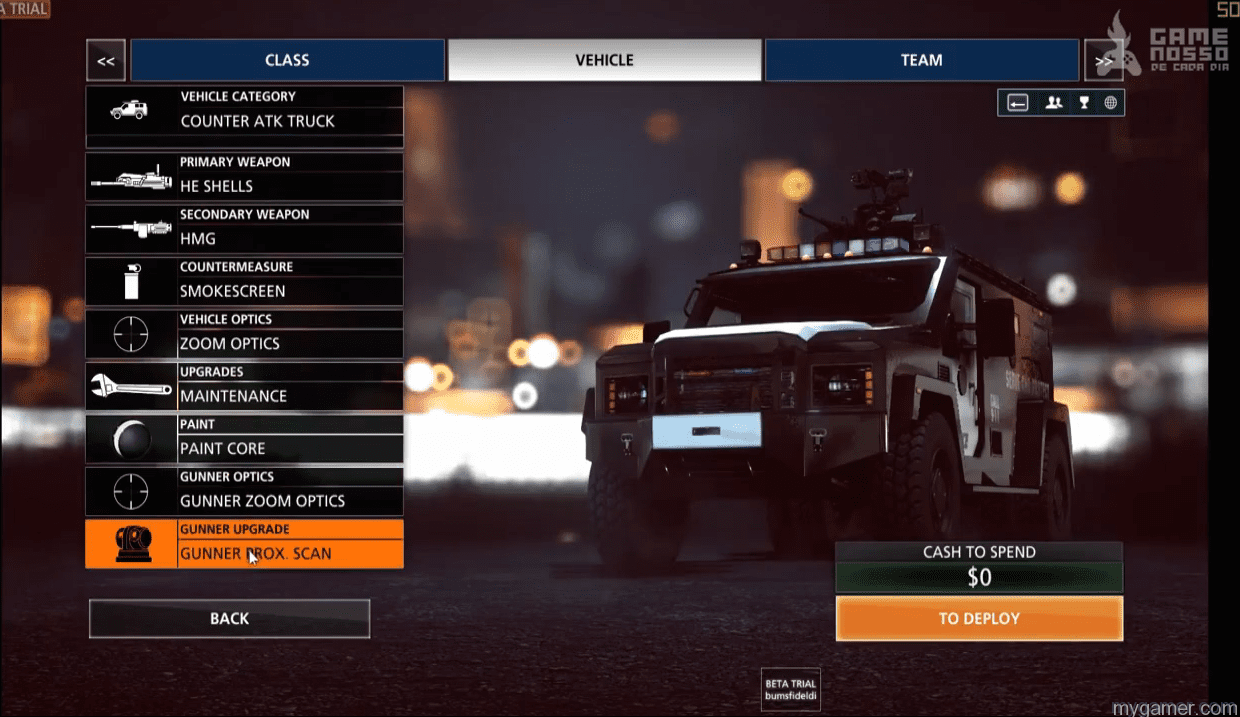
Task: Select the Paint Core paint row
Action: click(x=245, y=439)
